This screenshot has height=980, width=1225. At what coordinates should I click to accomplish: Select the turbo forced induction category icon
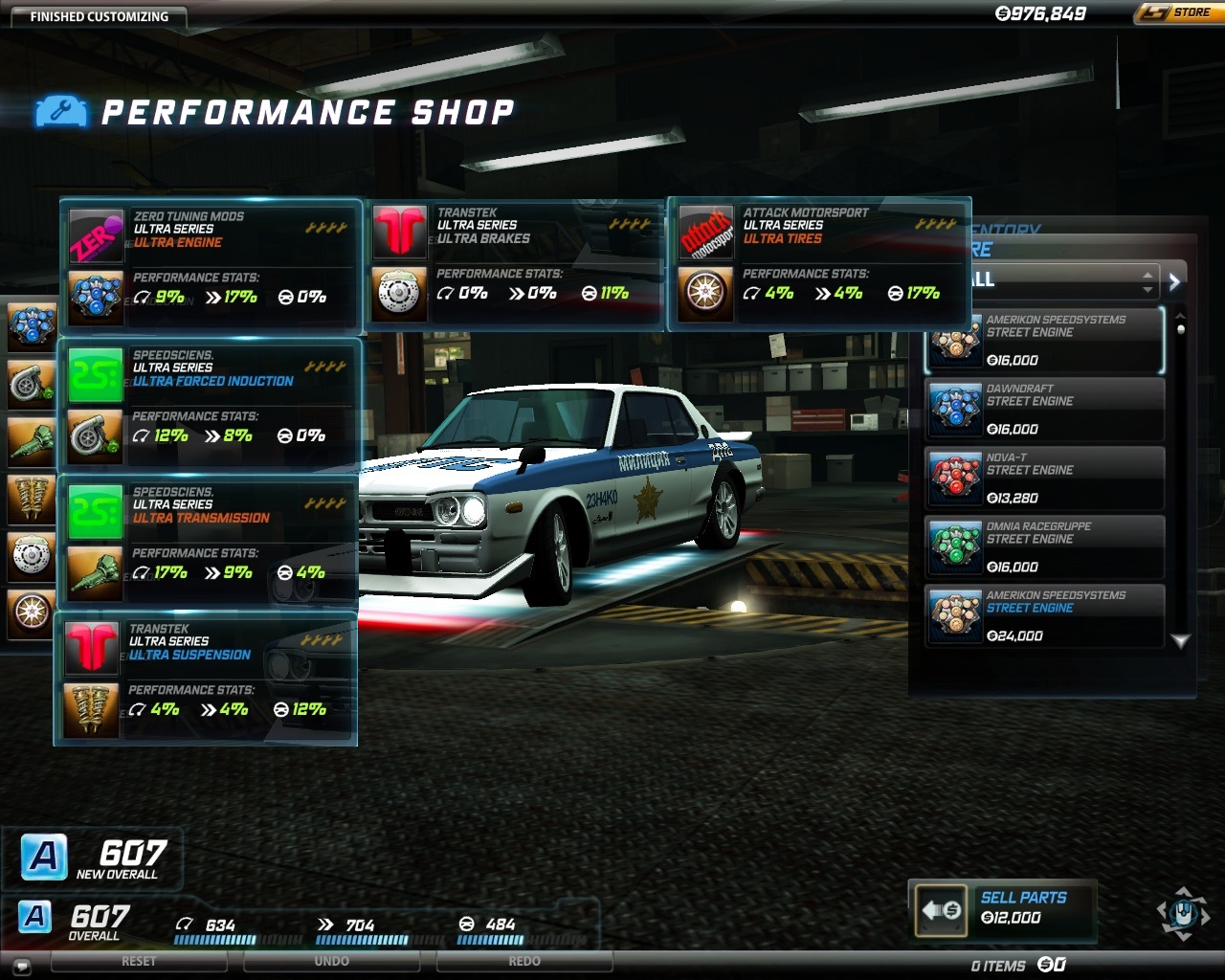(32, 384)
